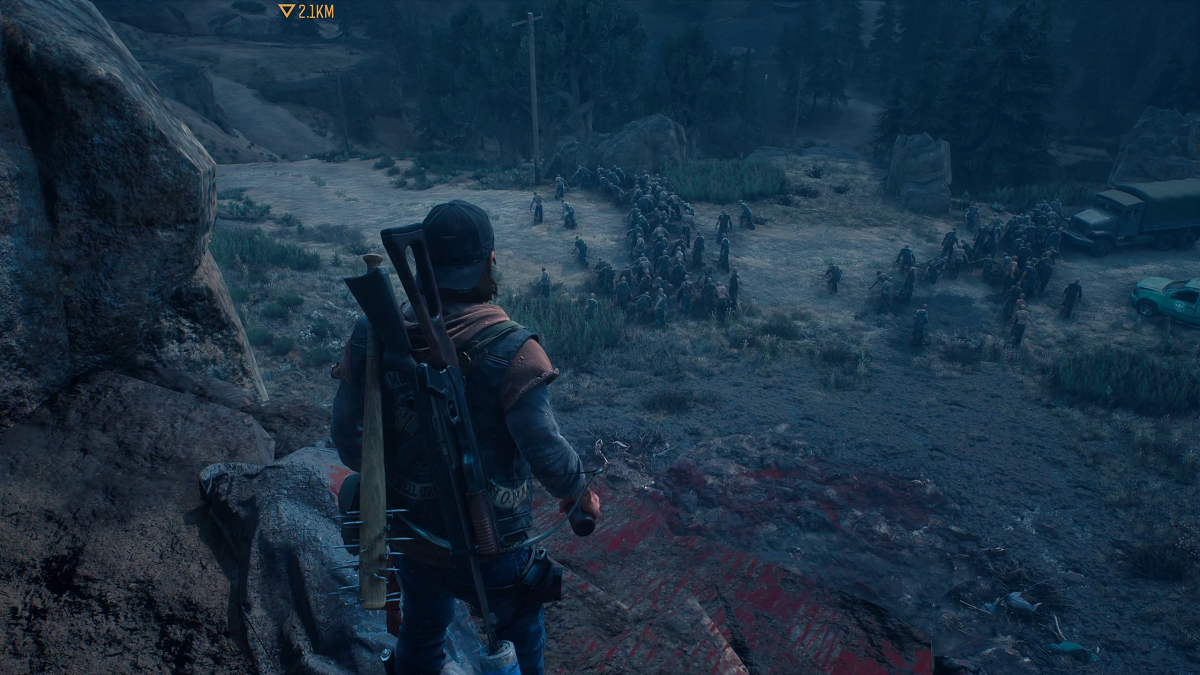Click the yellow objective waypoint marker
Viewport: 1200px width, 675px height.
pos(287,11)
